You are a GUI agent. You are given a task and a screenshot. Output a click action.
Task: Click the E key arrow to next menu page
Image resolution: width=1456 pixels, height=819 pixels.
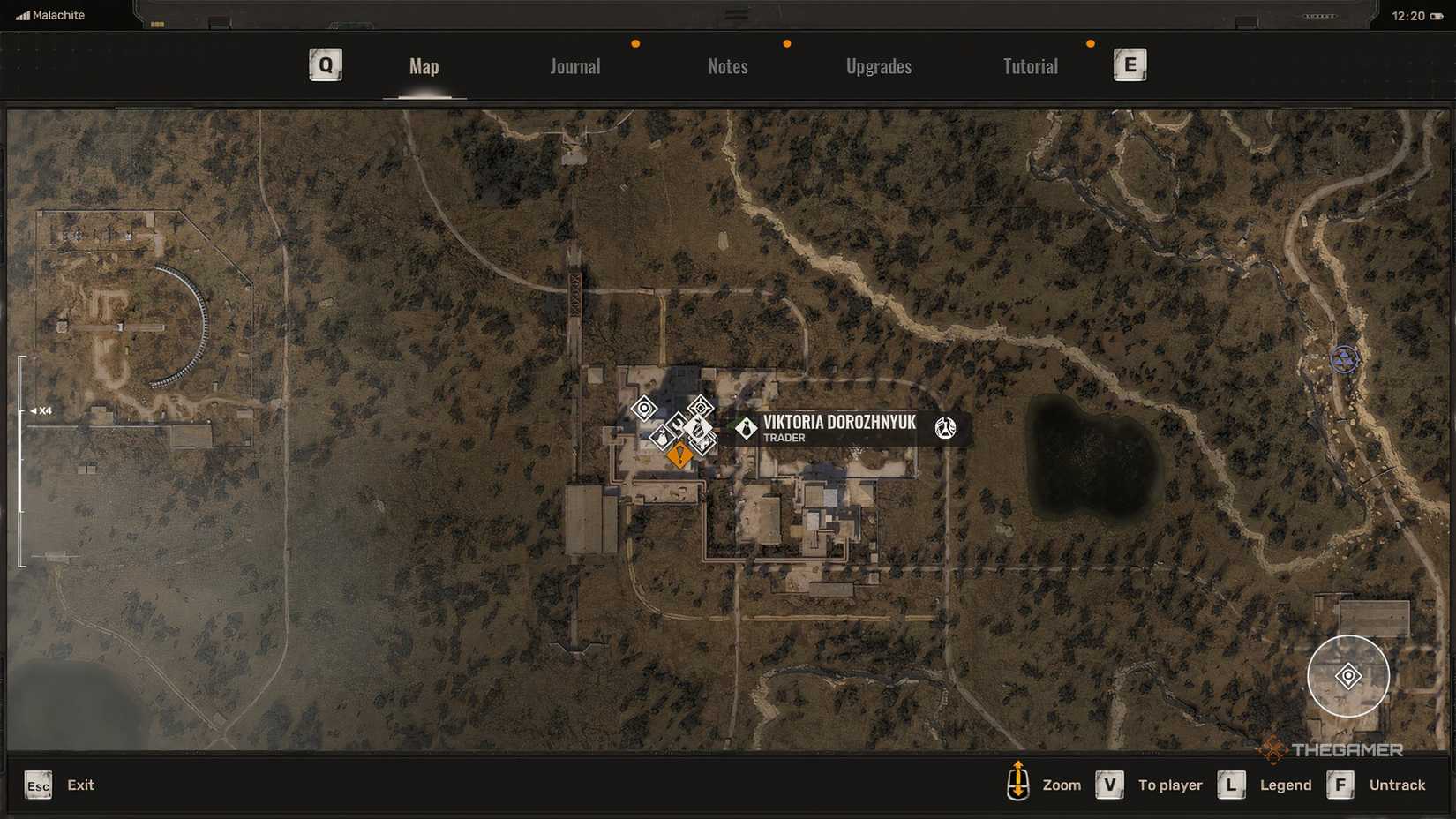coord(1130,64)
